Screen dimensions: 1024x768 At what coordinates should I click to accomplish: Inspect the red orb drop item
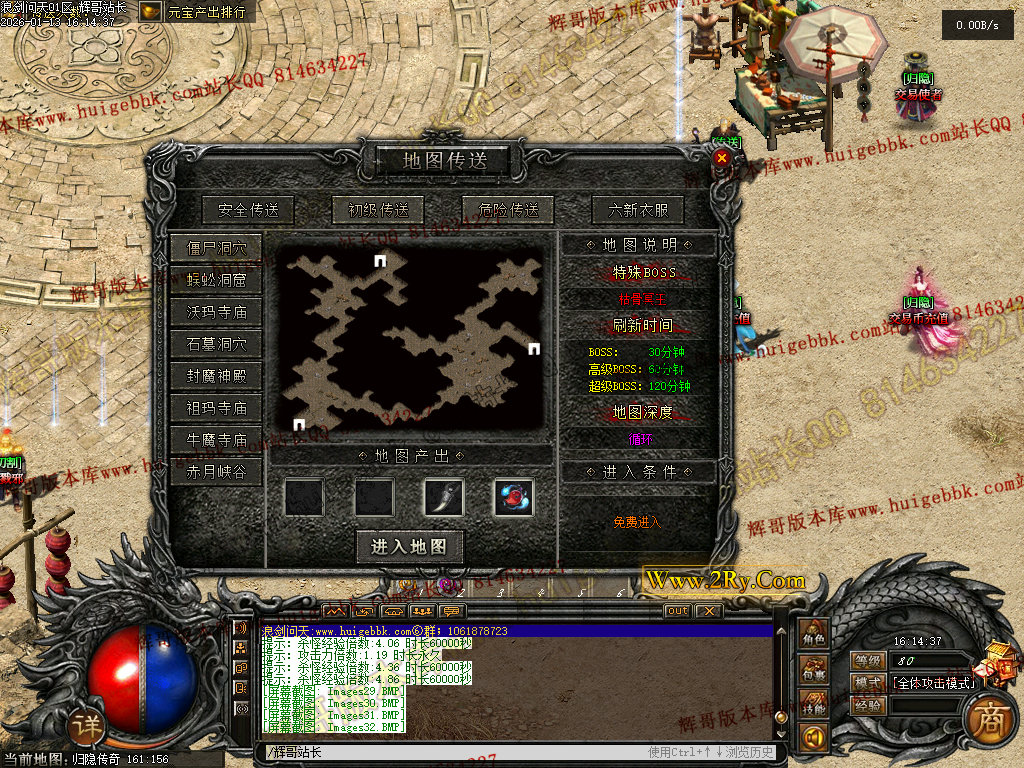514,497
